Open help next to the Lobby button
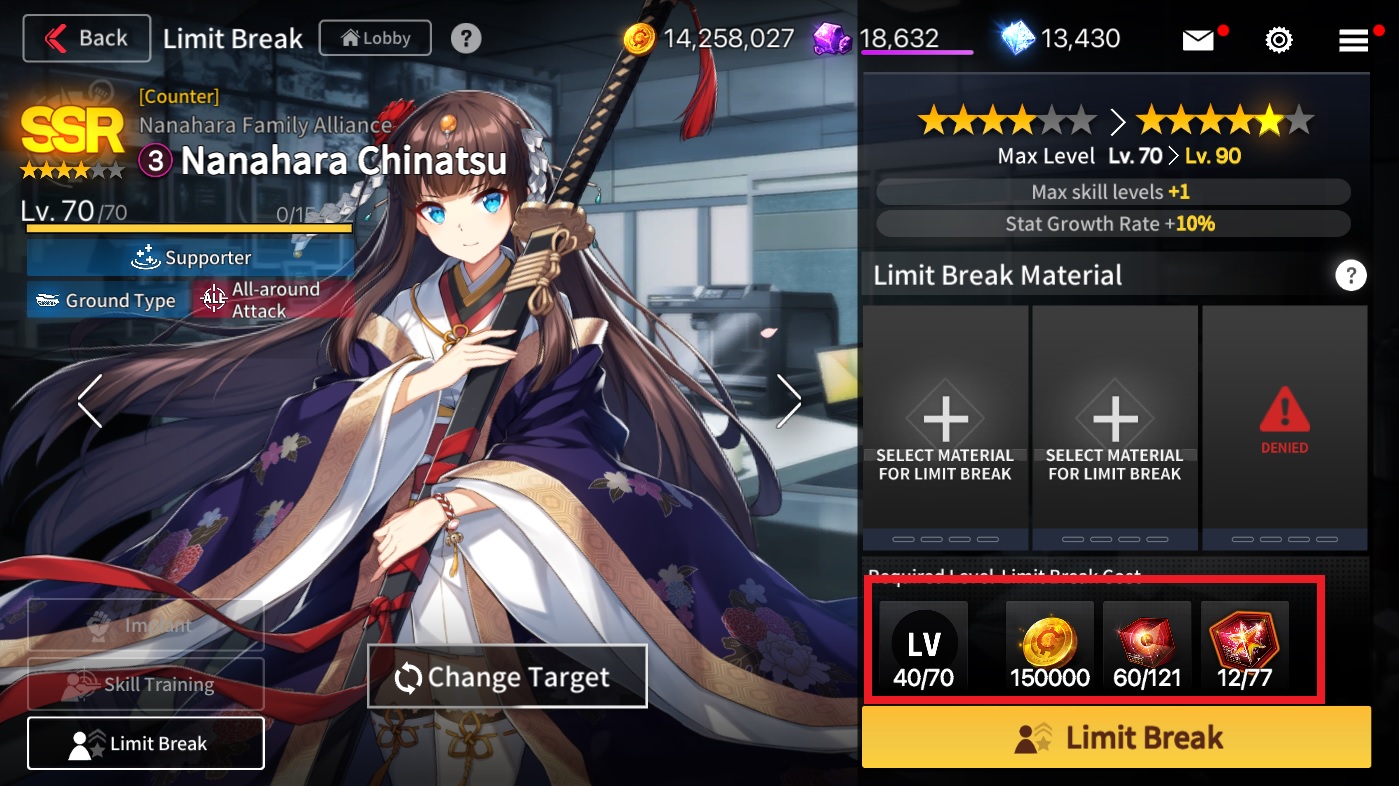1399x786 pixels. (466, 39)
